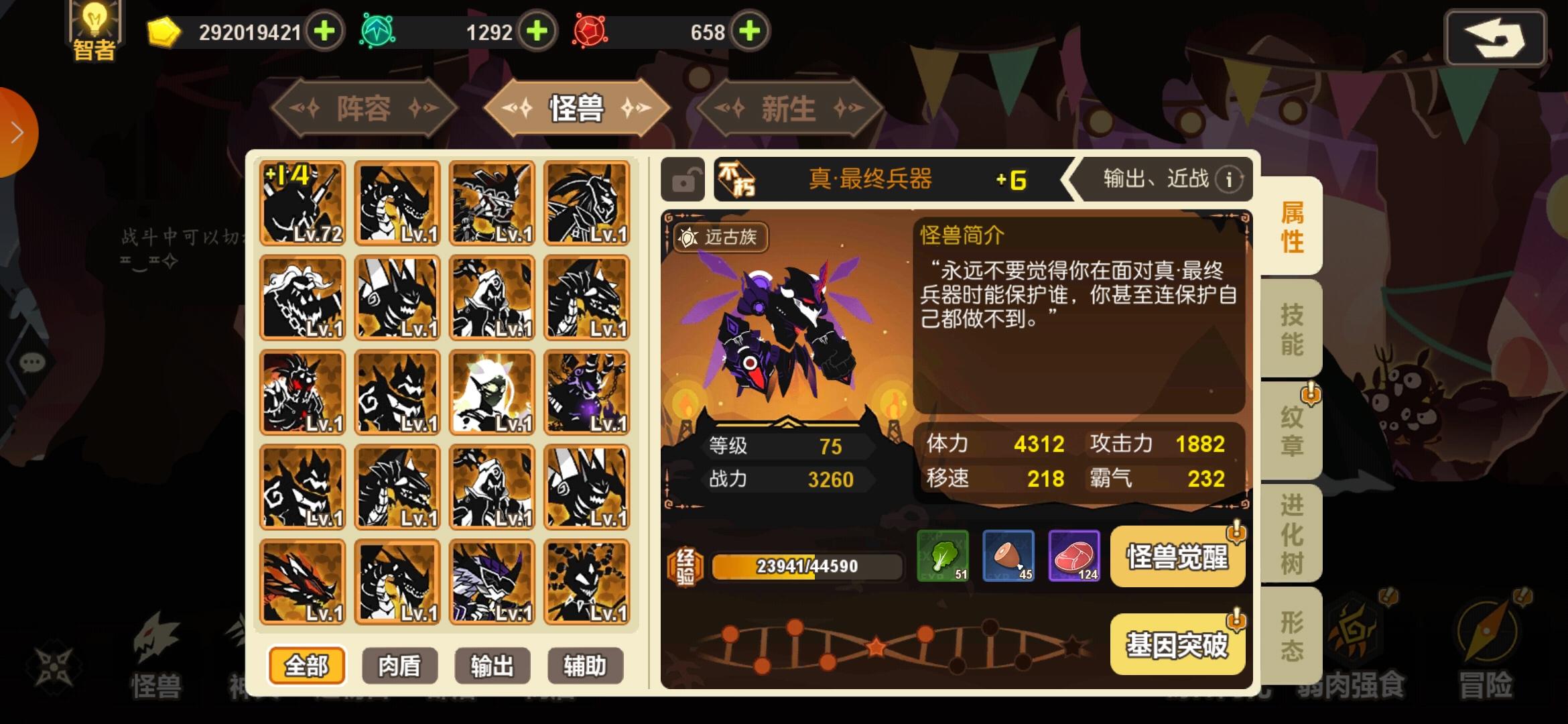Tap the 远古族 faction badge
Screen dimensions: 1568x724
(x=720, y=239)
